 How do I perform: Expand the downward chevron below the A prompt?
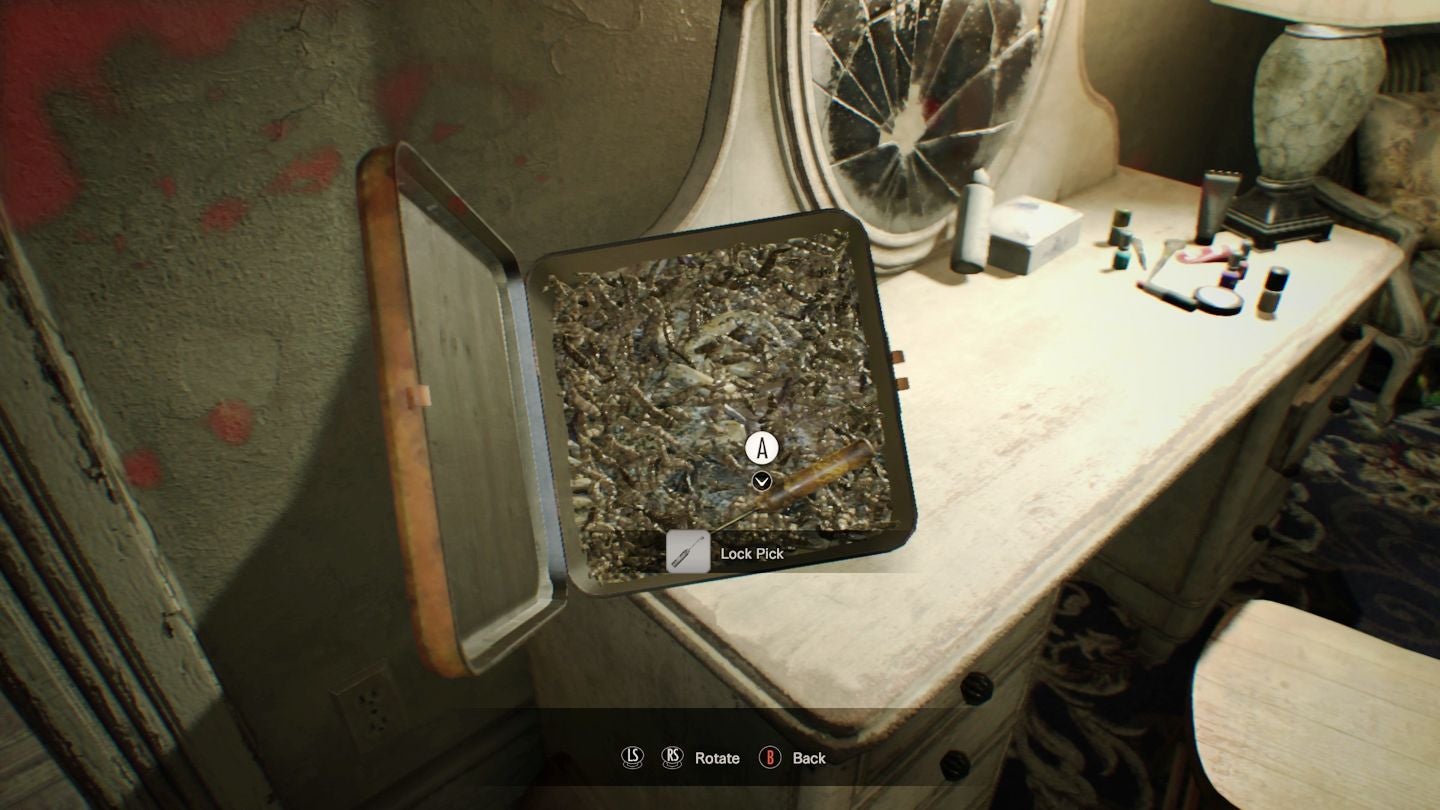click(761, 481)
